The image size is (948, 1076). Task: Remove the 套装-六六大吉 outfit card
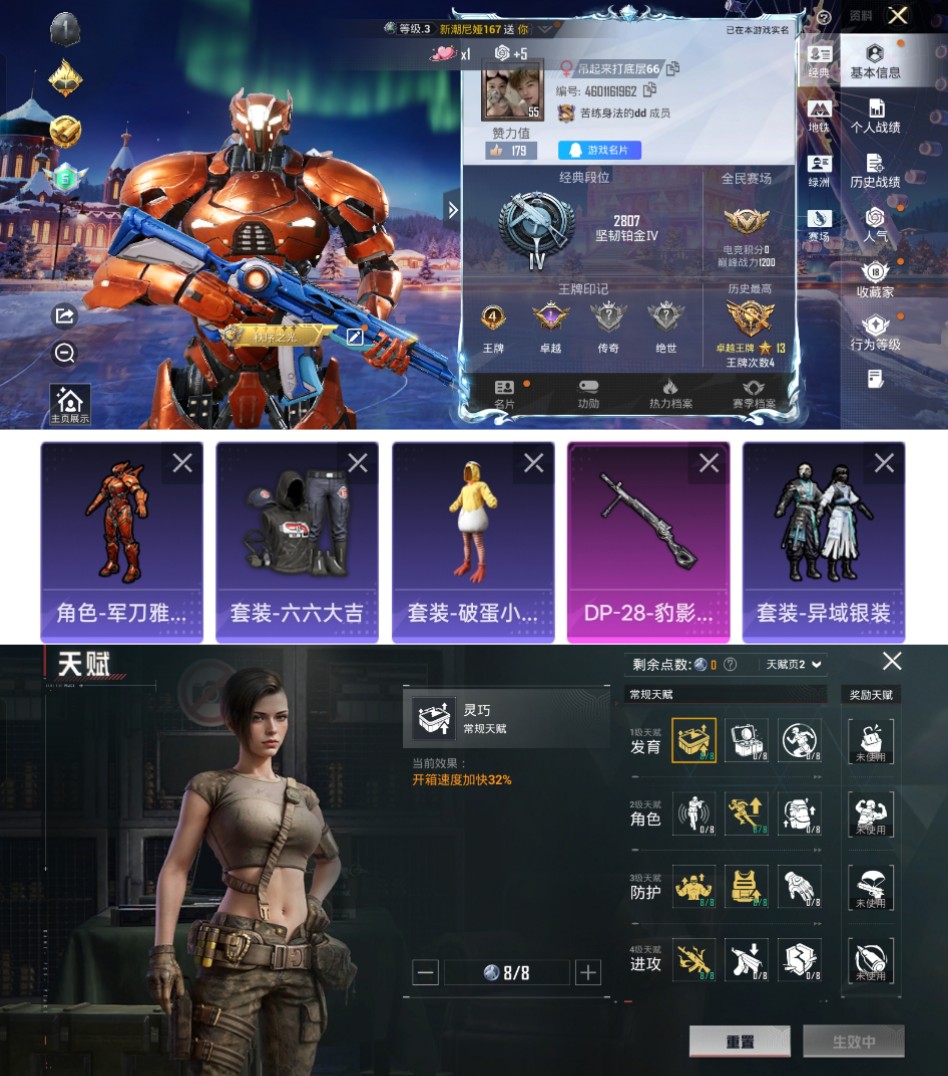pos(358,463)
